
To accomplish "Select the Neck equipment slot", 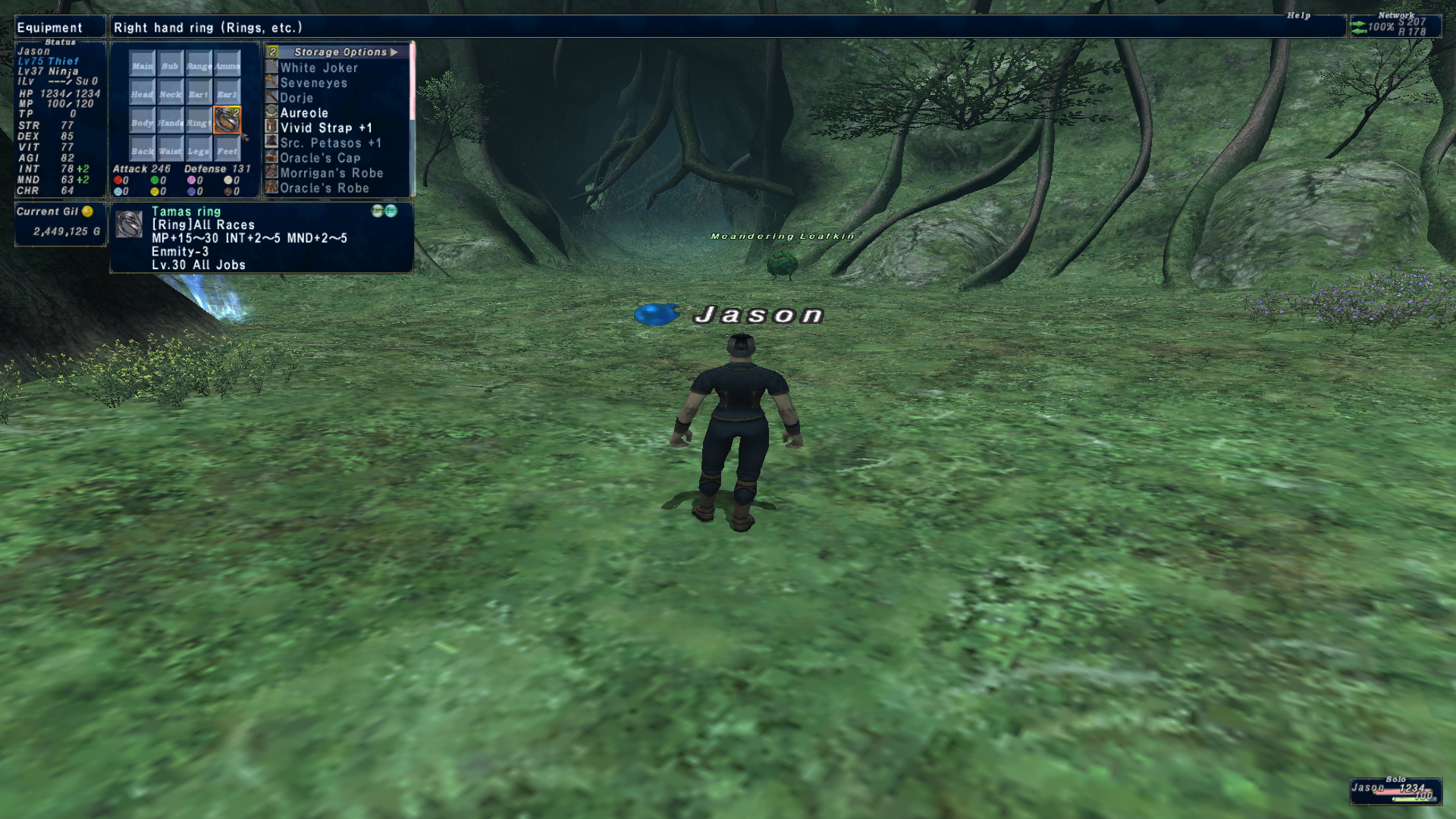I will 170,93.
